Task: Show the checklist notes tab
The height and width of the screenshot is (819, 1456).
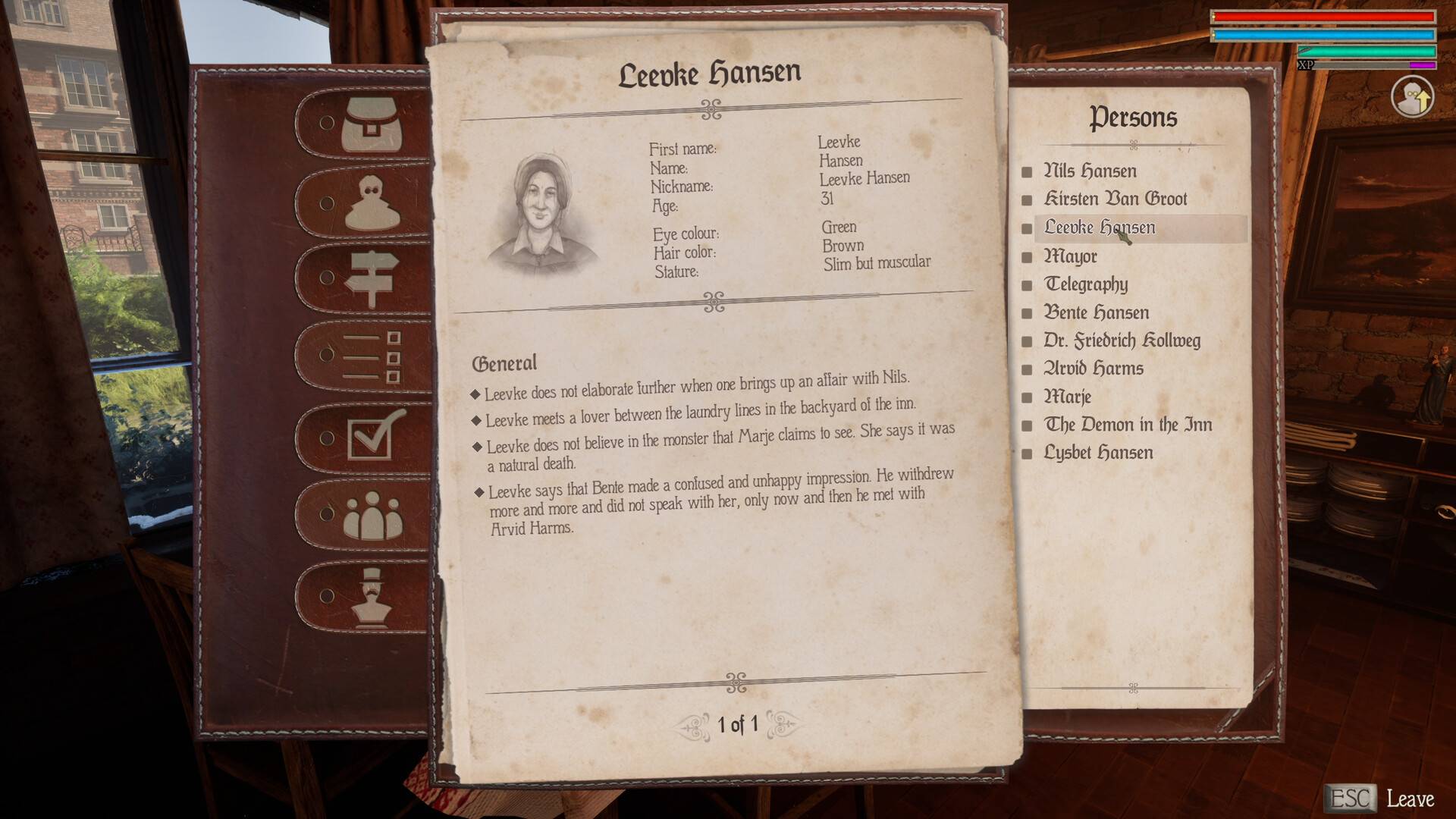Action: 372,356
